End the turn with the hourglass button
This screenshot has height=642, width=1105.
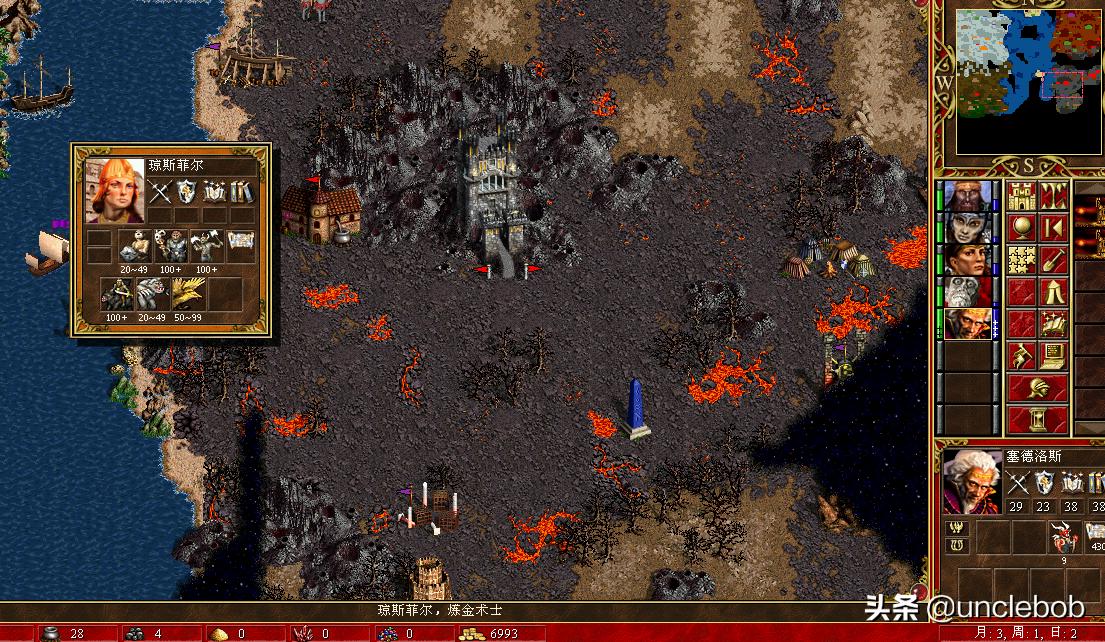pos(1038,419)
